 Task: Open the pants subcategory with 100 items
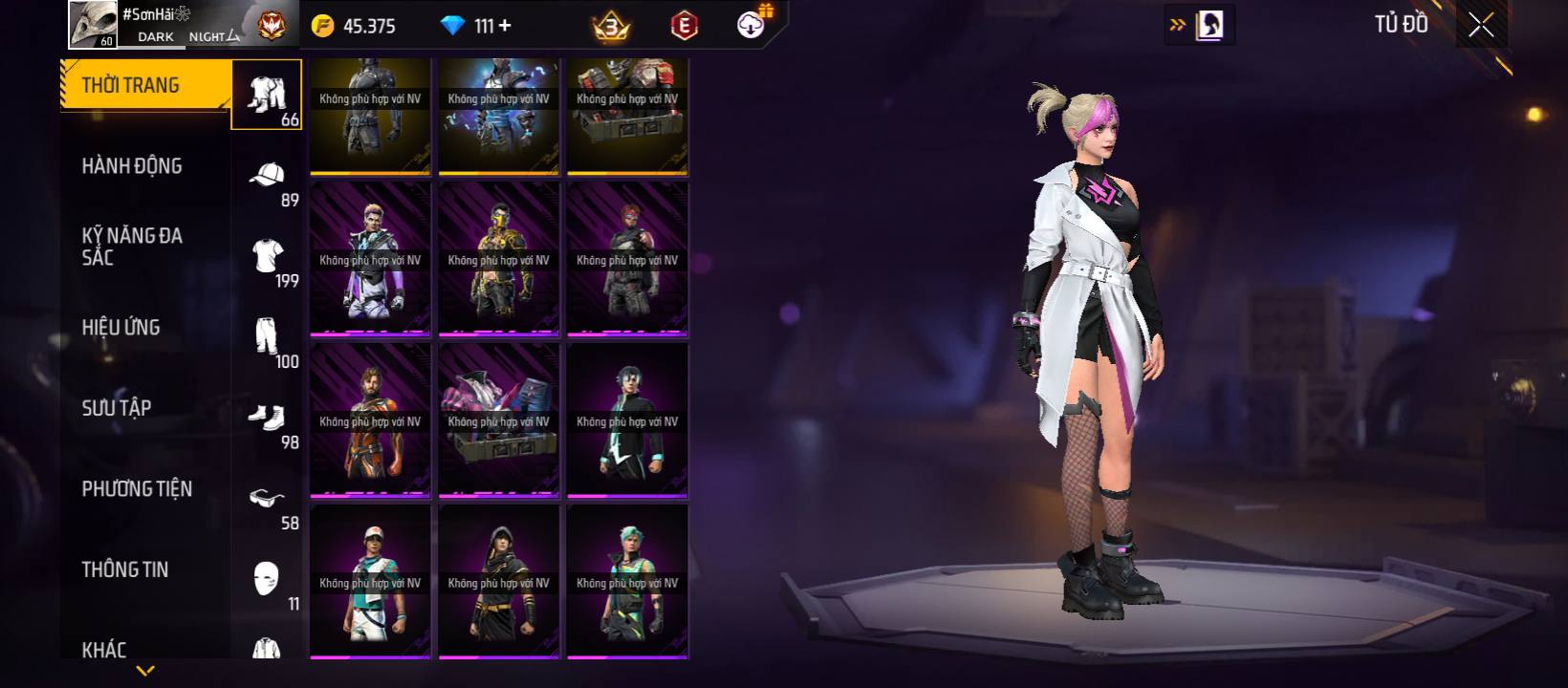267,337
